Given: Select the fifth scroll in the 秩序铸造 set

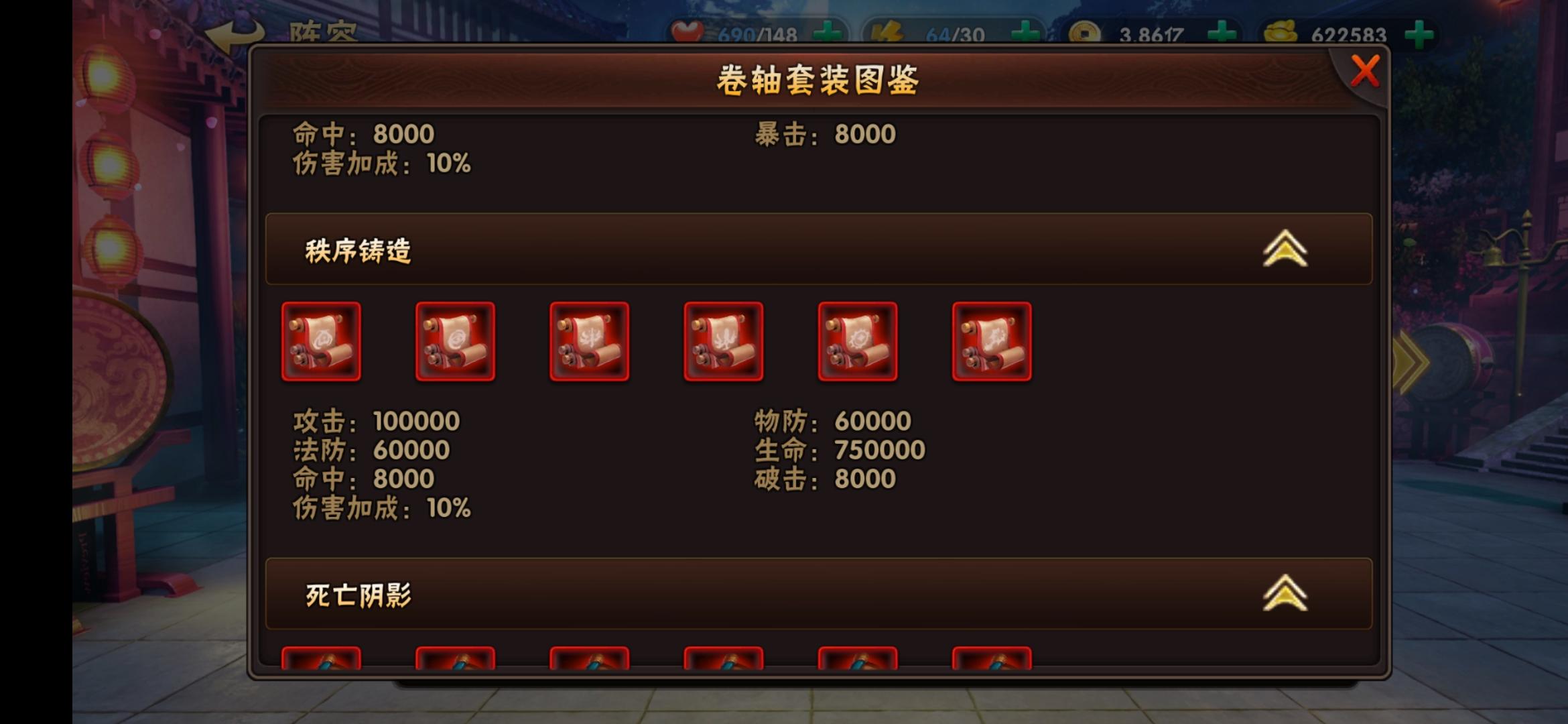Looking at the screenshot, I should 858,341.
